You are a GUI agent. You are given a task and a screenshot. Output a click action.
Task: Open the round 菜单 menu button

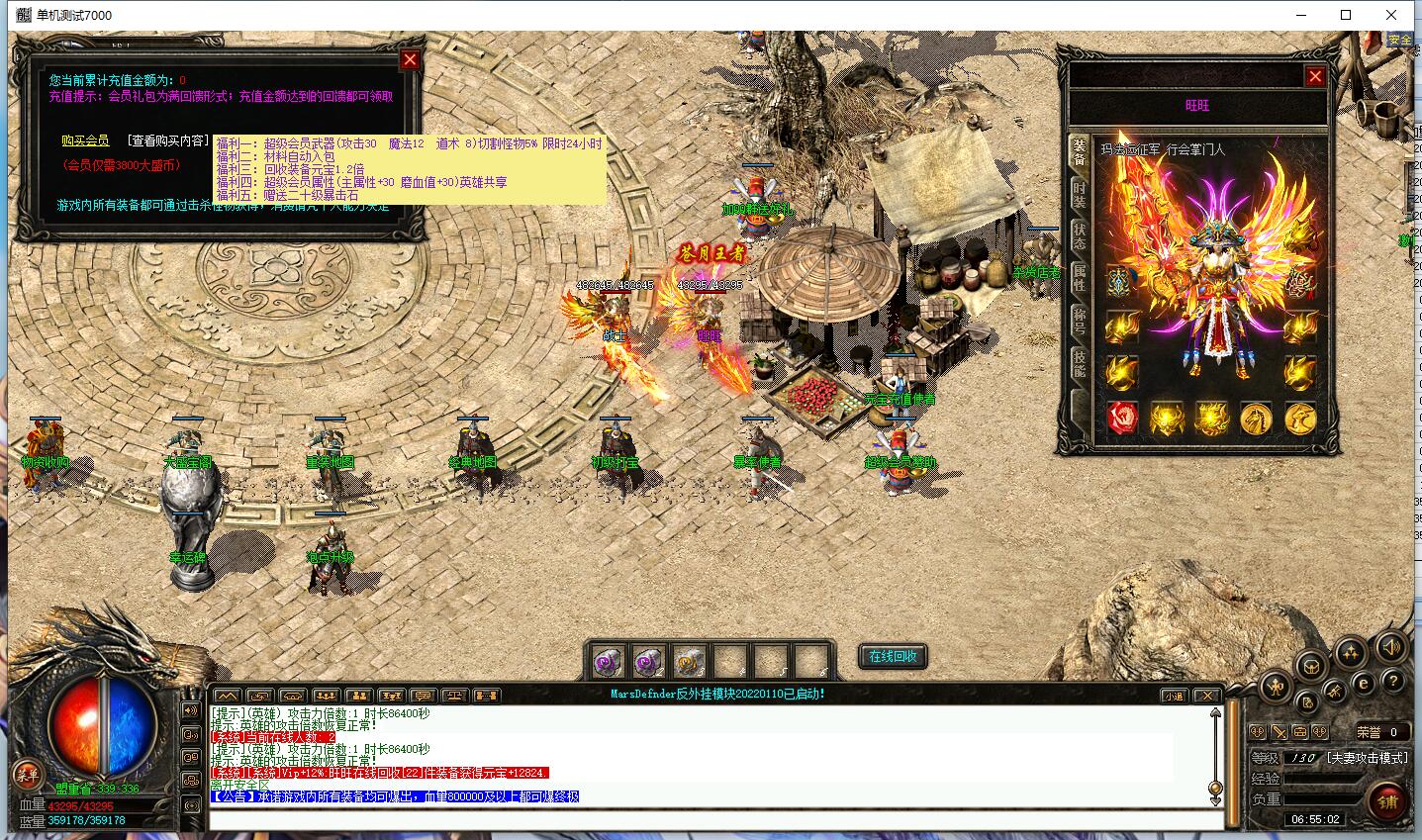point(27,775)
